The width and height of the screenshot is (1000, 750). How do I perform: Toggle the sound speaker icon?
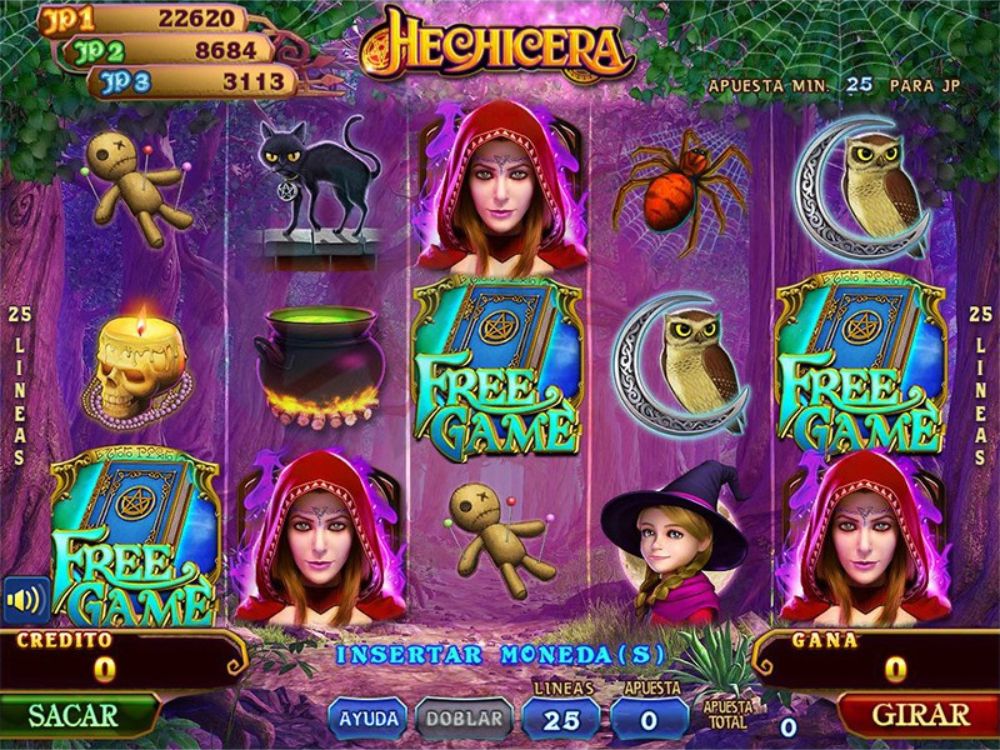point(26,600)
